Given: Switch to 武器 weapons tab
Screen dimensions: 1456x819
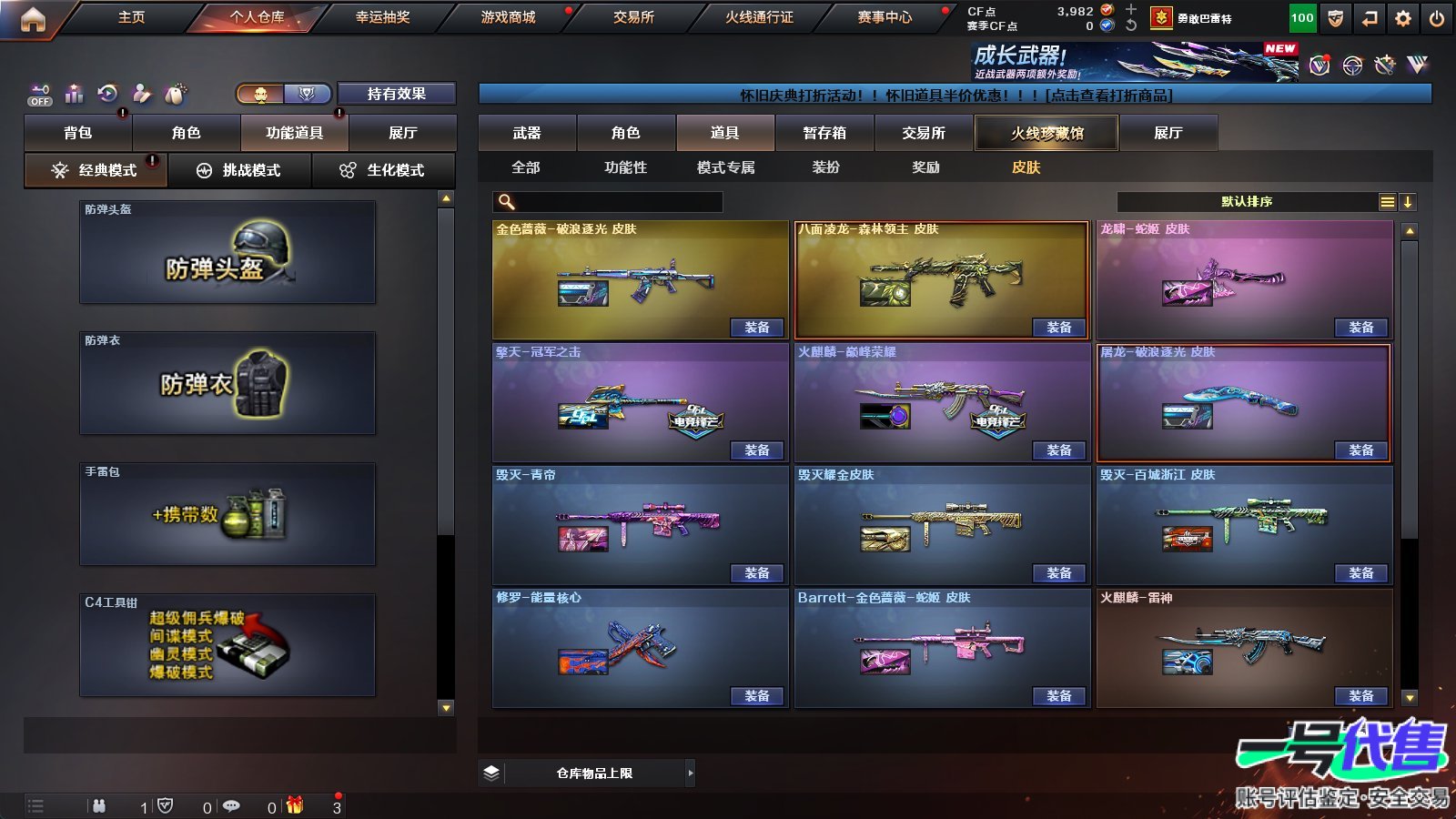Looking at the screenshot, I should [527, 133].
